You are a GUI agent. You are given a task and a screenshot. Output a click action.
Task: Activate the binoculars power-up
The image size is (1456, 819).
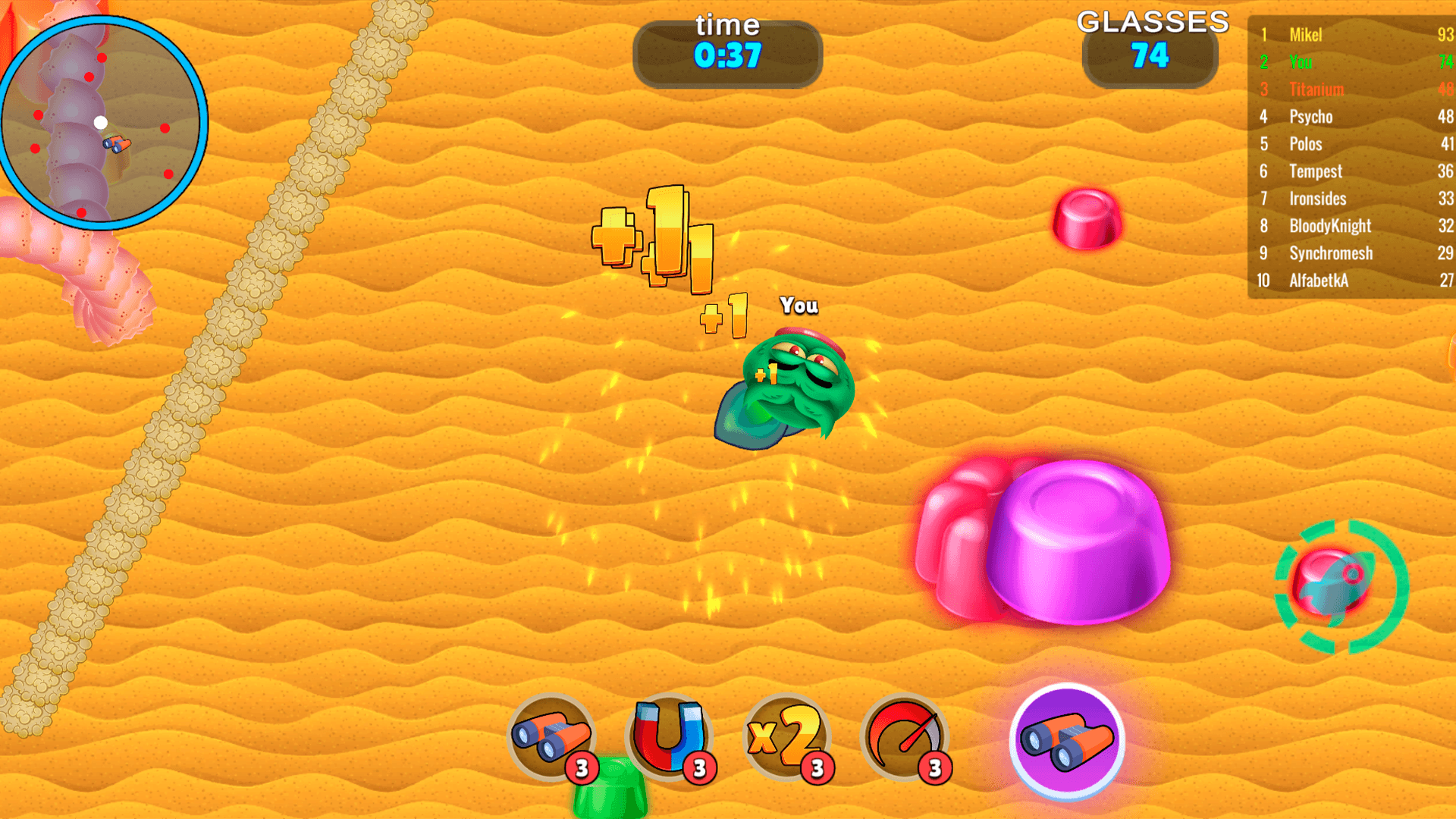(551, 734)
